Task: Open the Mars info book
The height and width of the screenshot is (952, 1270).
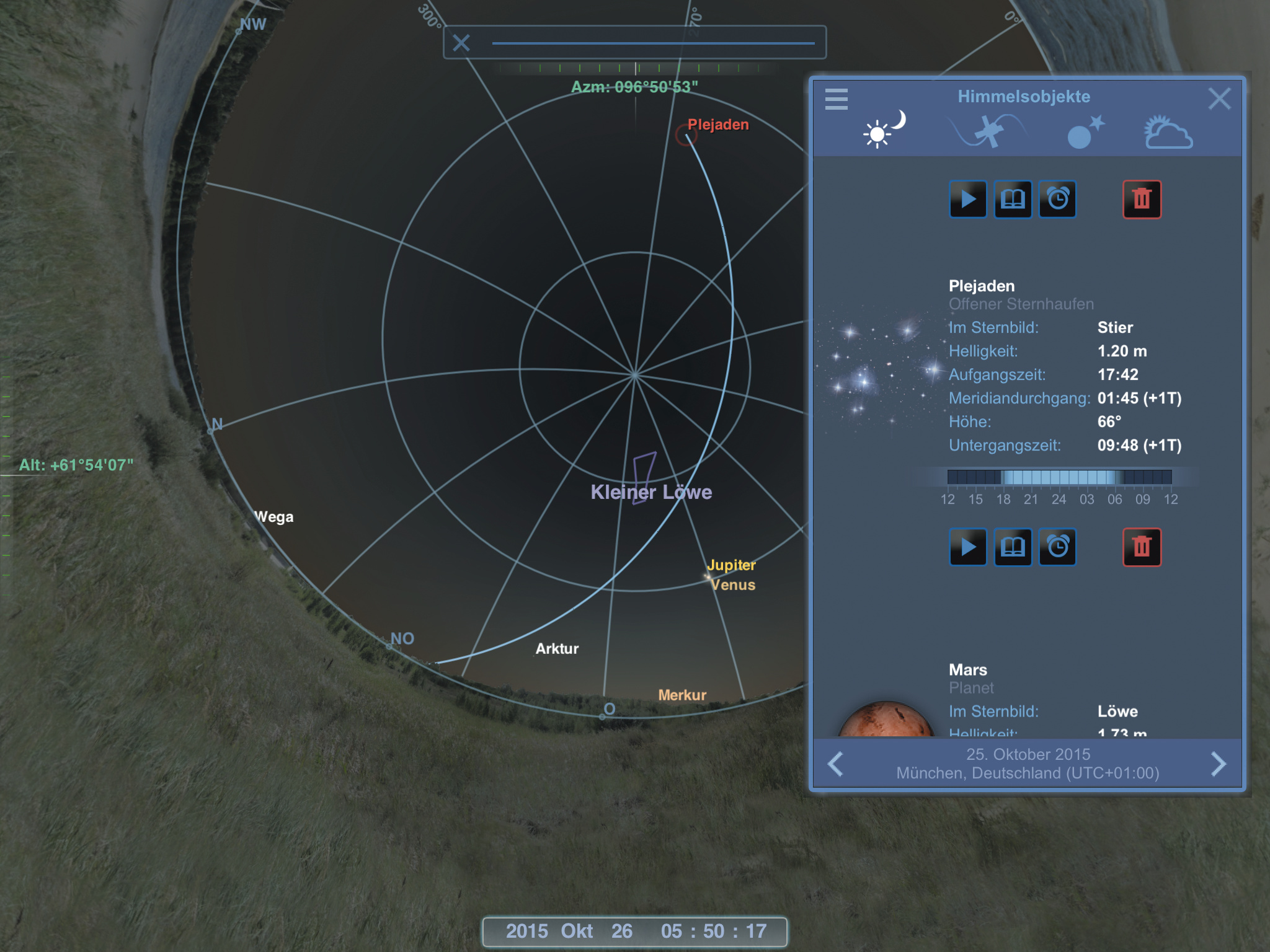Action: point(1013,547)
